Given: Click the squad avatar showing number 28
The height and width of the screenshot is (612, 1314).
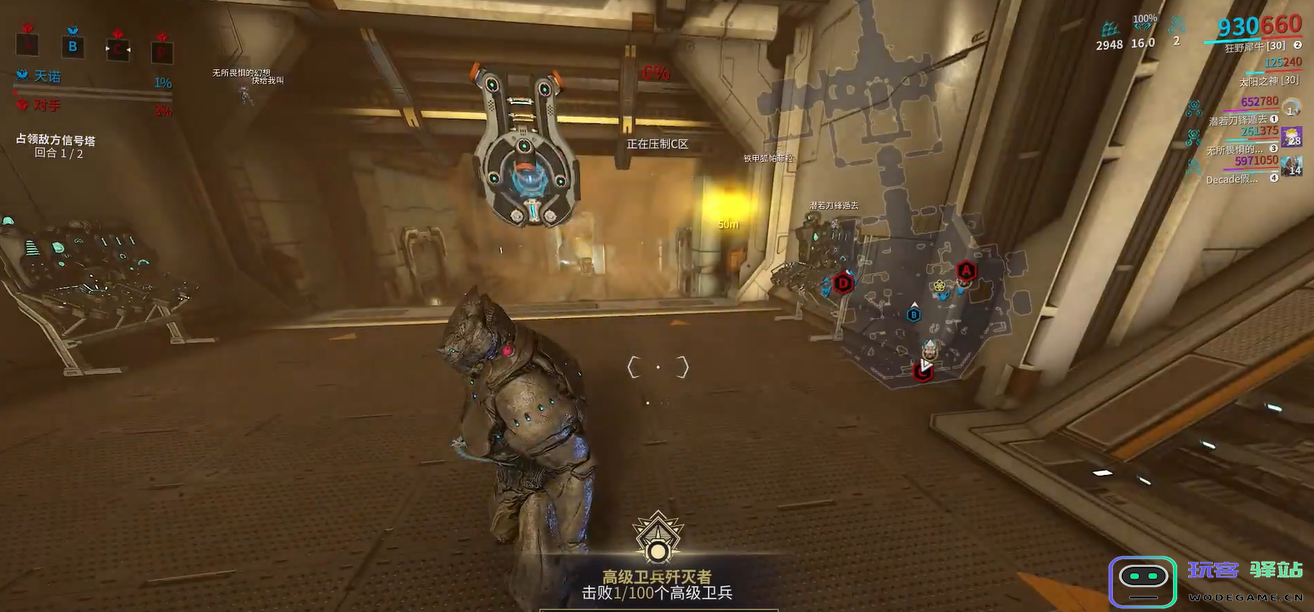Looking at the screenshot, I should [x=1292, y=137].
